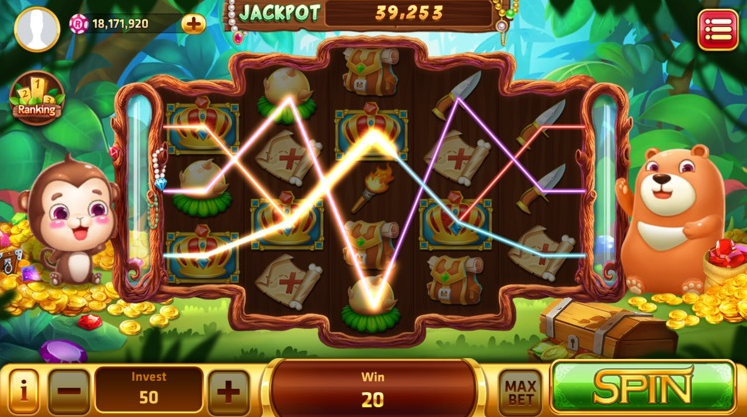Viewport: 747px width, 417px height.
Task: Add more coins with the plus button
Action: click(x=193, y=24)
